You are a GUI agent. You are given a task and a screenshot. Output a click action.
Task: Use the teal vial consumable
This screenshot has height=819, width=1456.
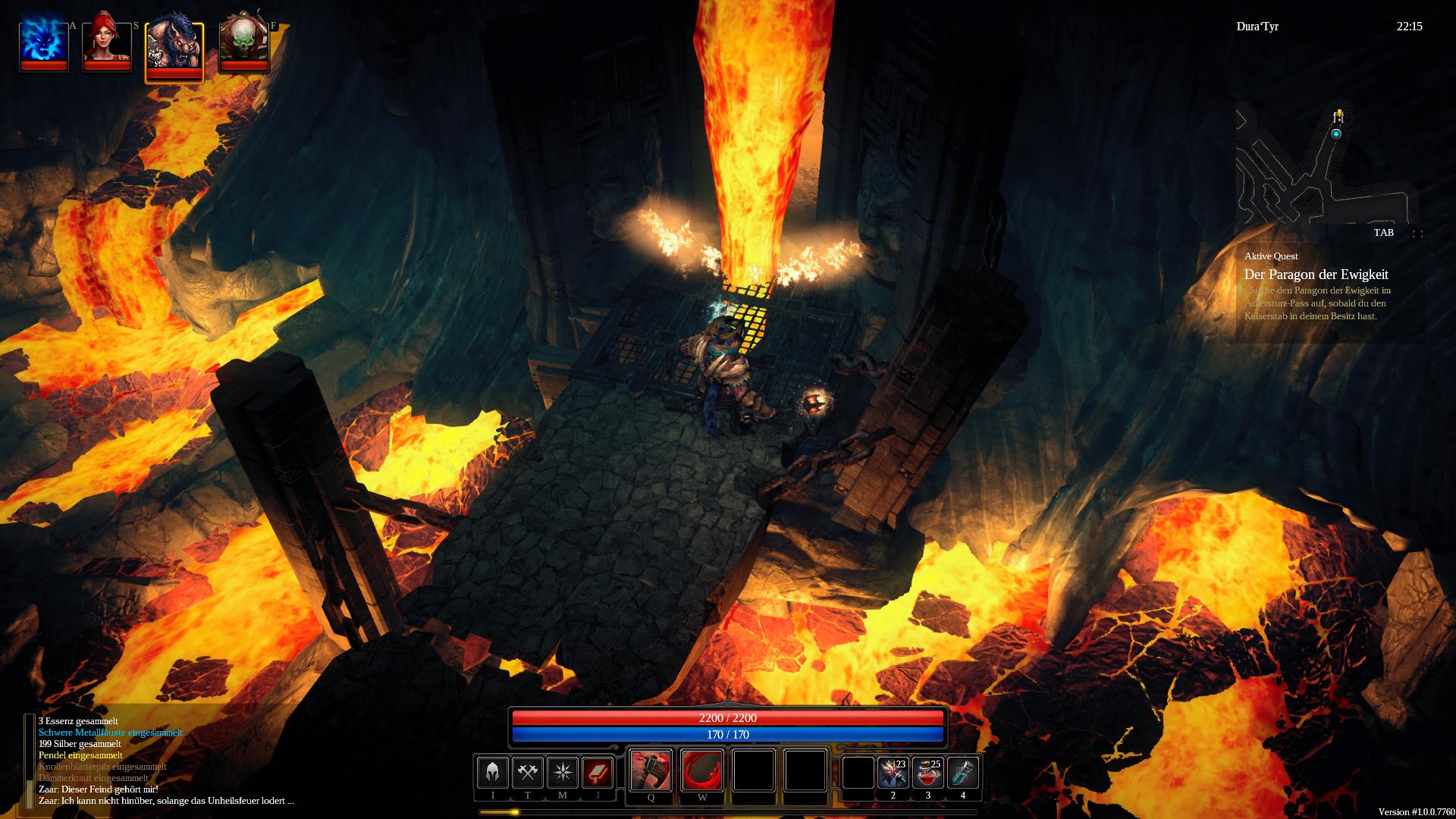click(x=963, y=773)
